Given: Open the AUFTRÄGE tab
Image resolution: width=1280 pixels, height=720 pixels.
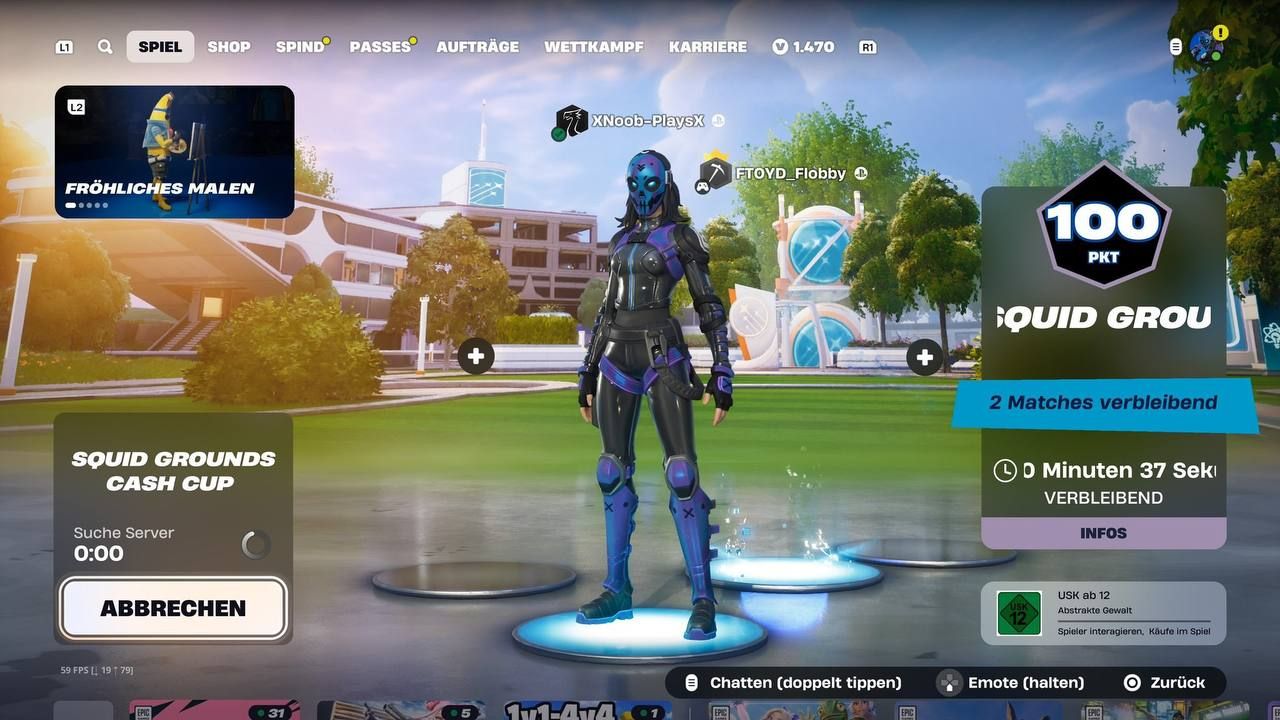Looking at the screenshot, I should [x=478, y=46].
